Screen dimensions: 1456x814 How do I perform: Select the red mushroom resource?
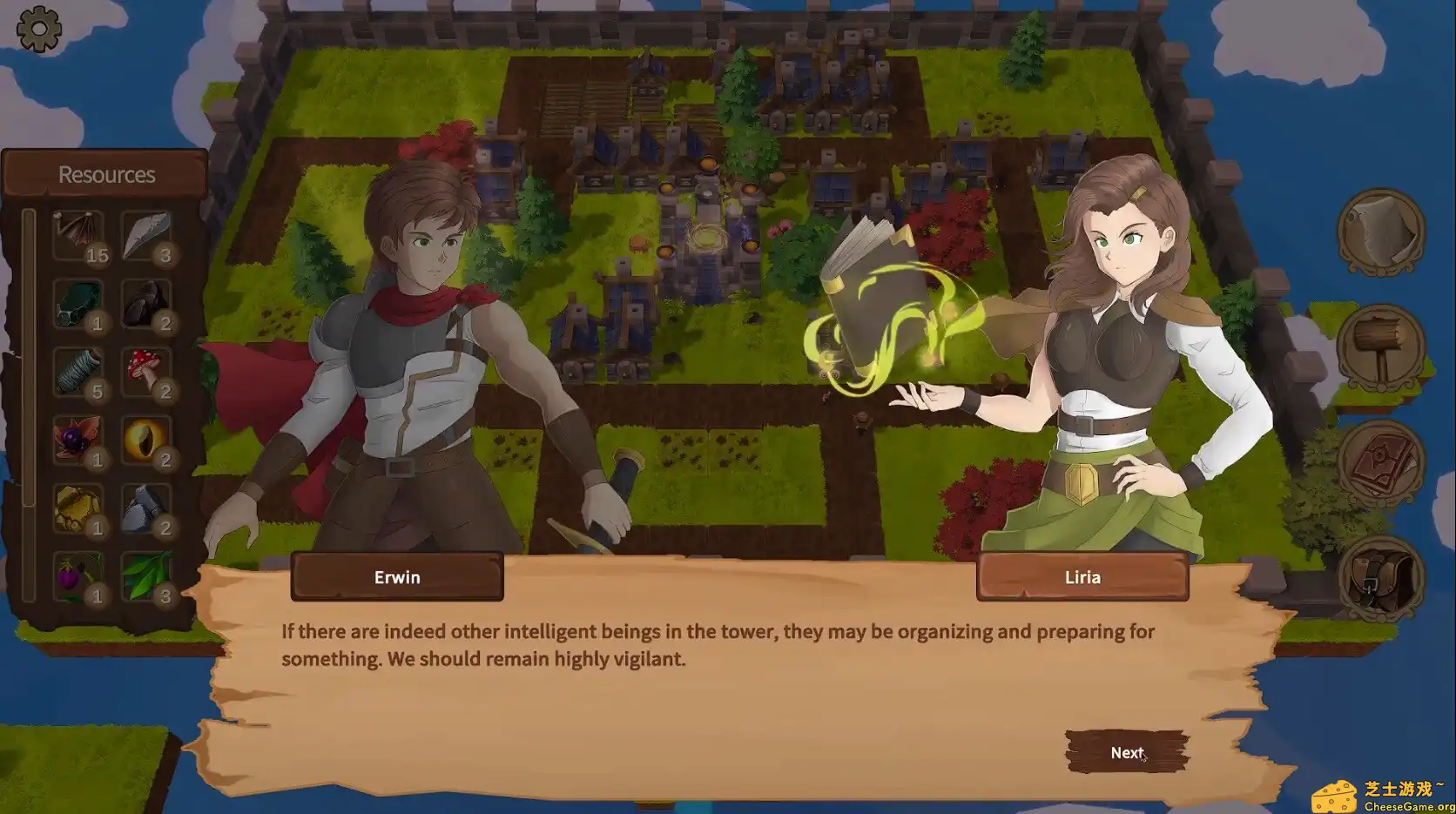146,373
